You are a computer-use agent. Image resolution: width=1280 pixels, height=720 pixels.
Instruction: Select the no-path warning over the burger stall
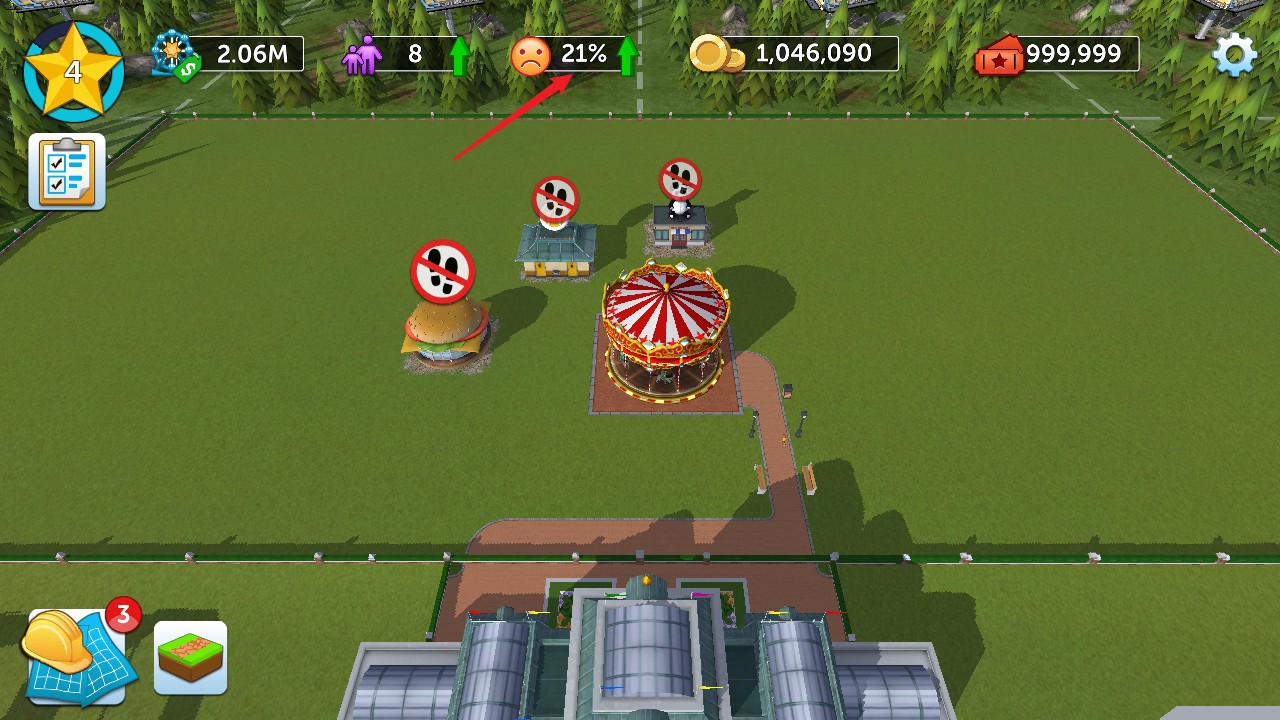442,271
